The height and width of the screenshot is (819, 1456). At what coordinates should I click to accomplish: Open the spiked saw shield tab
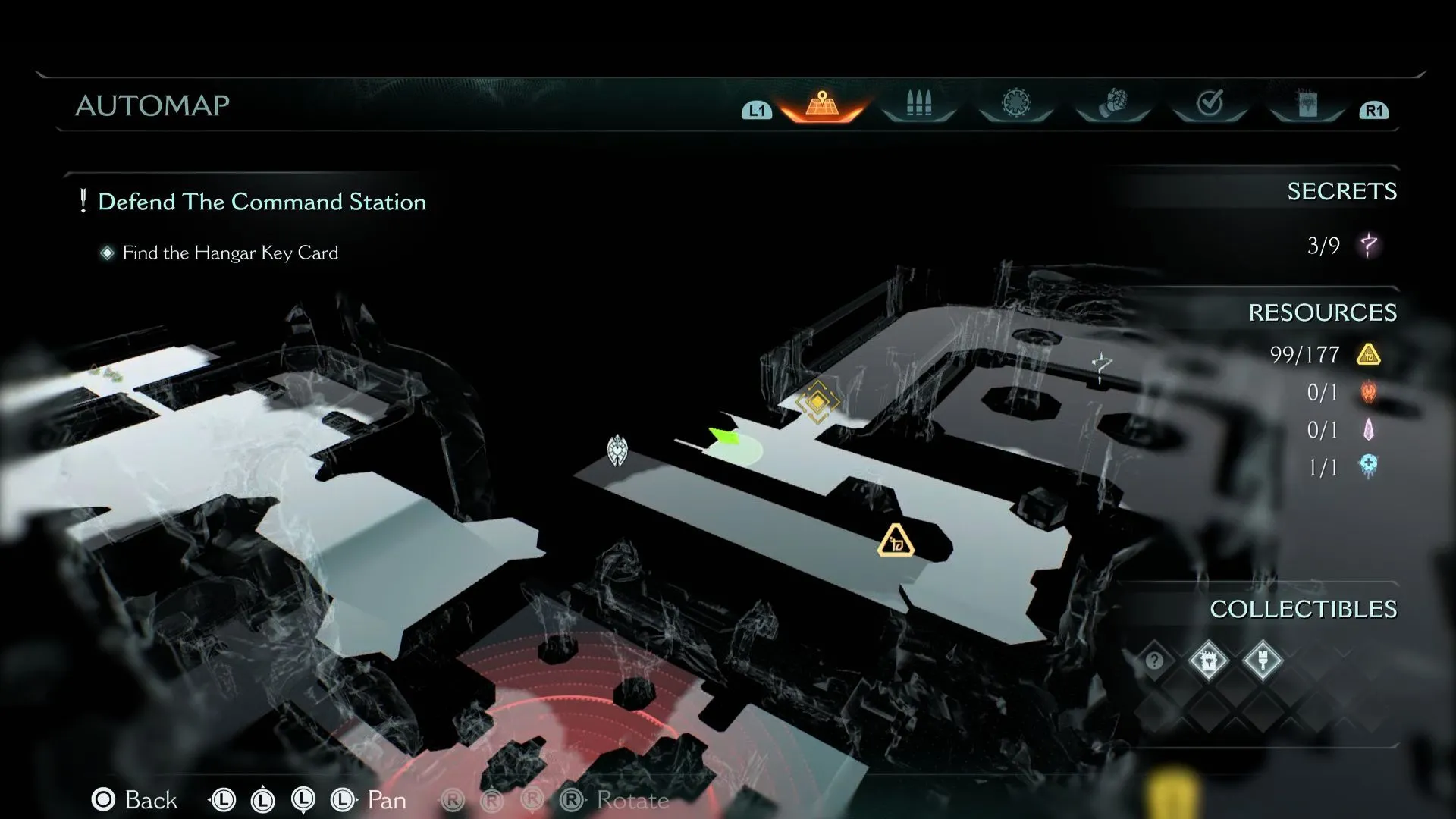[x=1015, y=103]
